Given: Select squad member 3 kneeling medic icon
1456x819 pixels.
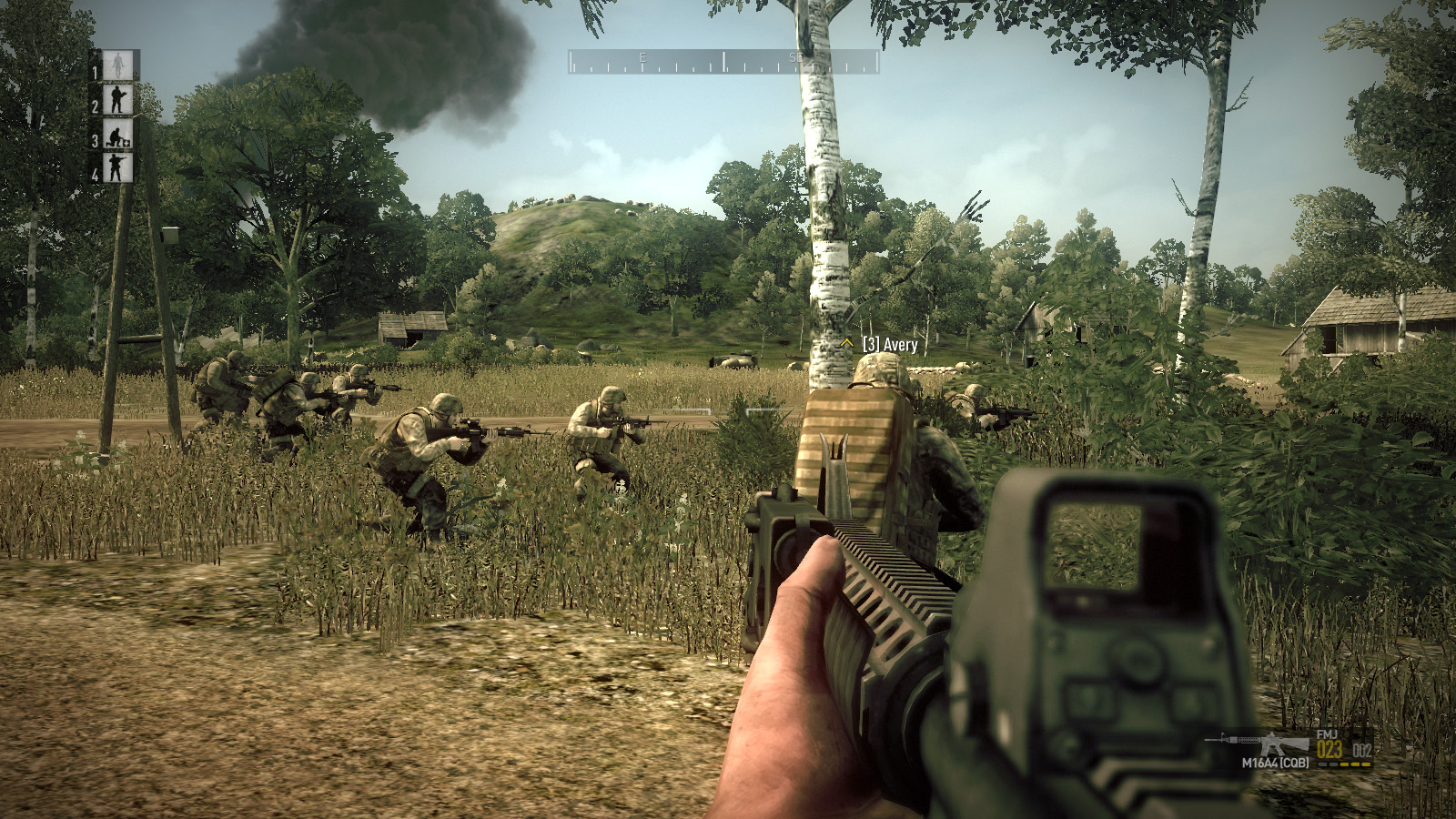Looking at the screenshot, I should coord(117,136).
